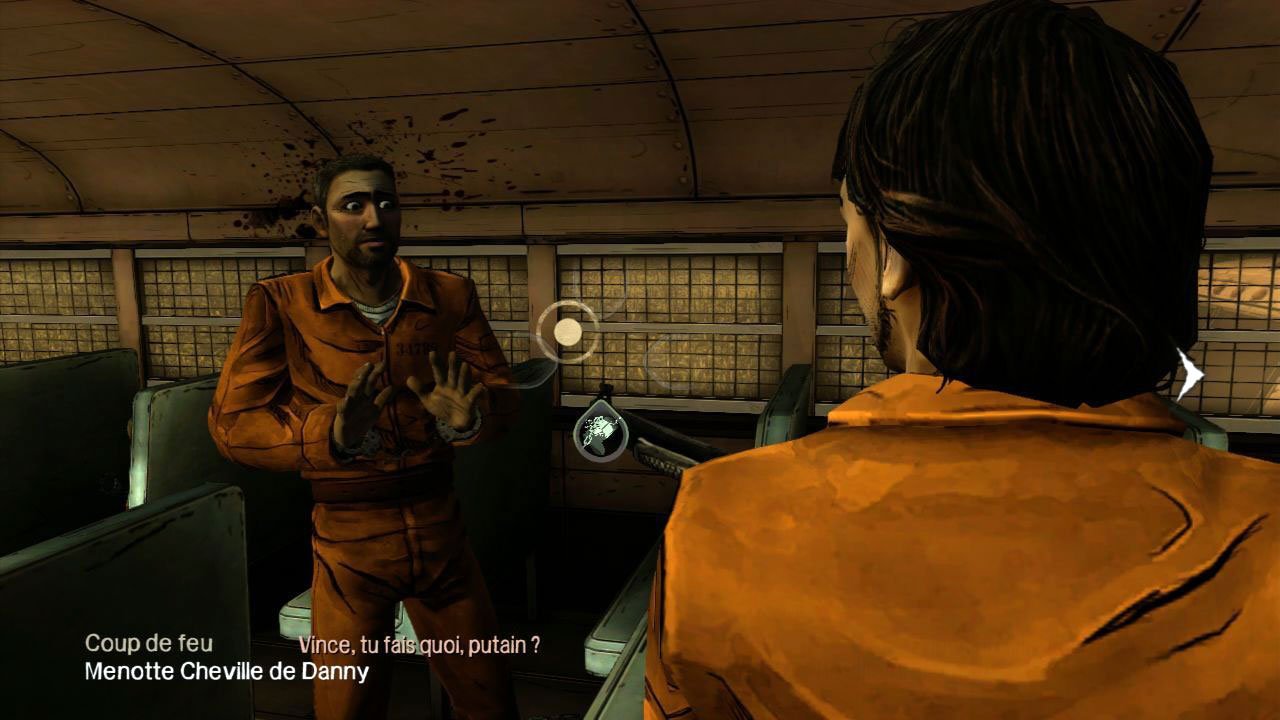Click the white right-pointing look arrow
The height and width of the screenshot is (720, 1280).
pos(1190,375)
